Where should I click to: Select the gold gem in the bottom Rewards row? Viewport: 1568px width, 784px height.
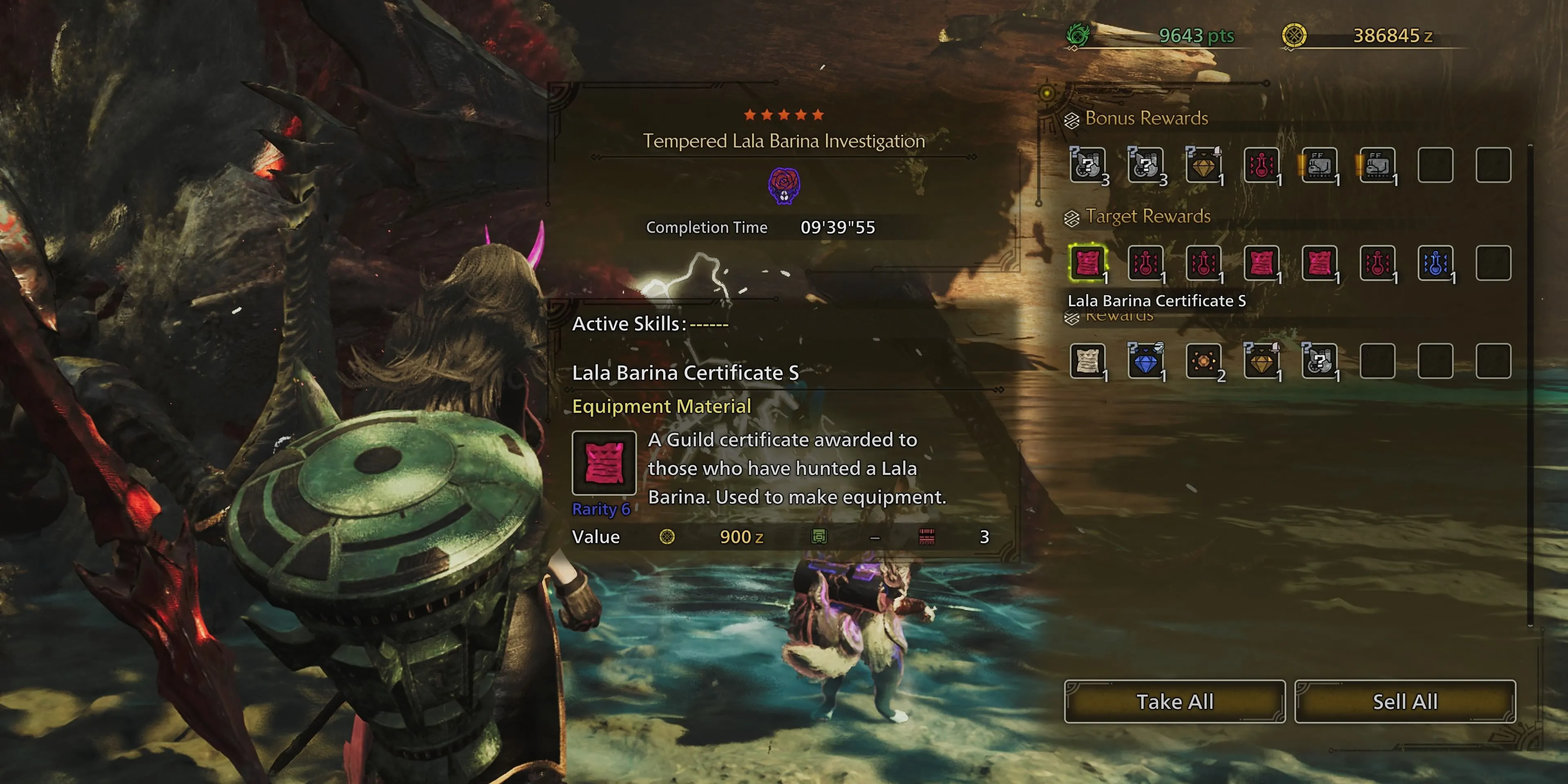click(1261, 361)
